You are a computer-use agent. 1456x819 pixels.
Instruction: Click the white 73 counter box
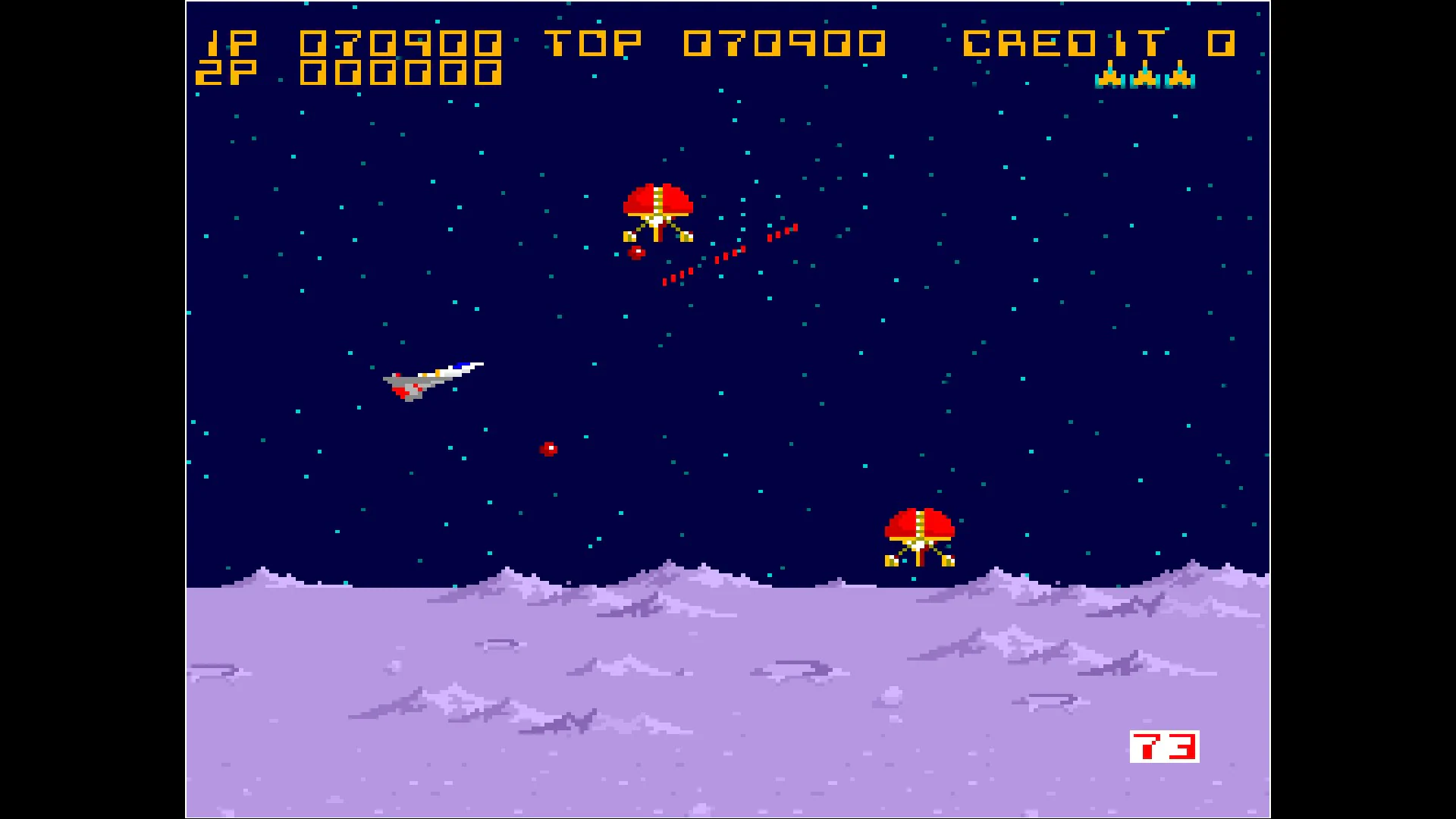[x=1164, y=745]
